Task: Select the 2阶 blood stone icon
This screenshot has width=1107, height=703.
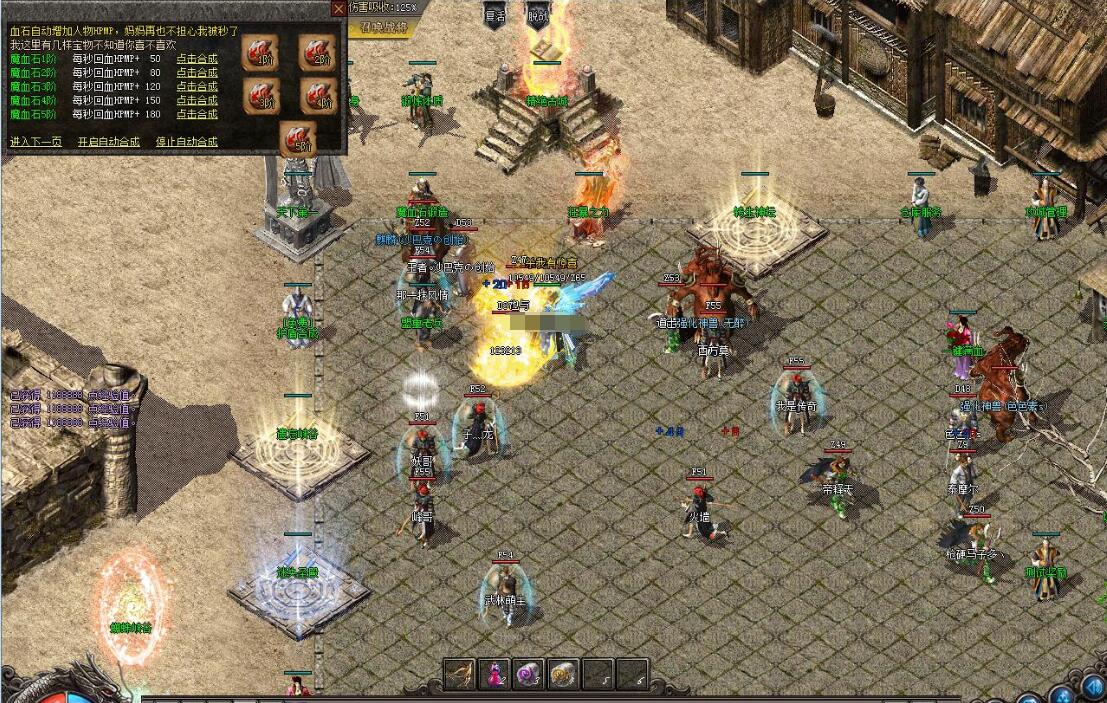Action: [317, 52]
